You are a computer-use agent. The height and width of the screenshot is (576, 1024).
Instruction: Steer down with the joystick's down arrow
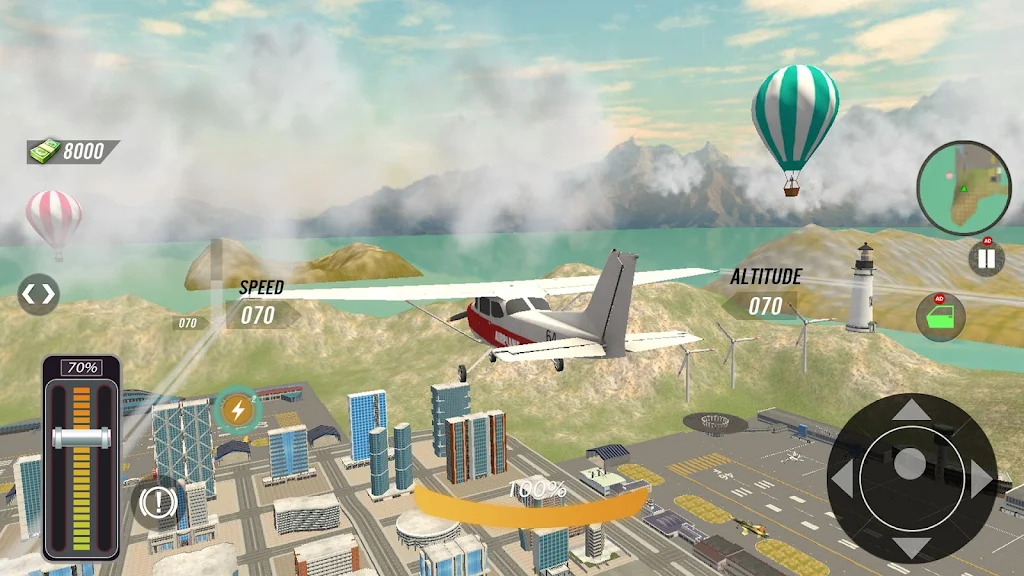point(909,546)
